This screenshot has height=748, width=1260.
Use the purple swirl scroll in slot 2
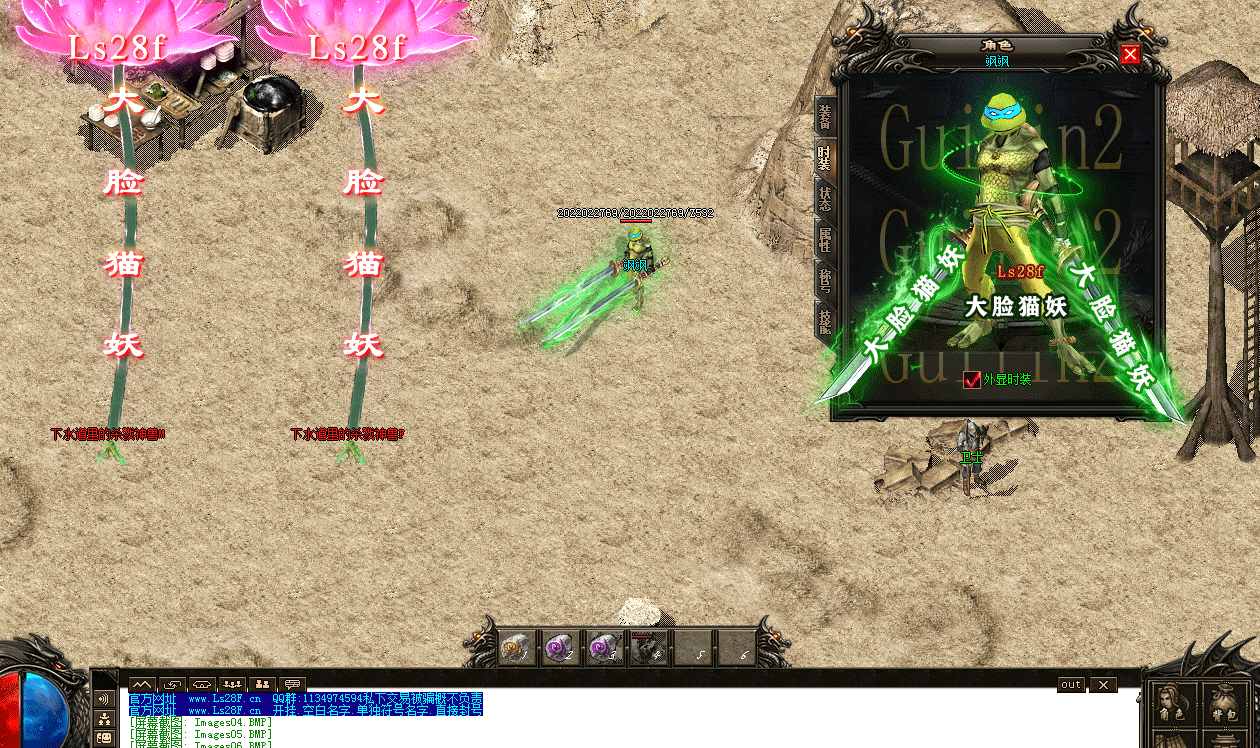(561, 649)
